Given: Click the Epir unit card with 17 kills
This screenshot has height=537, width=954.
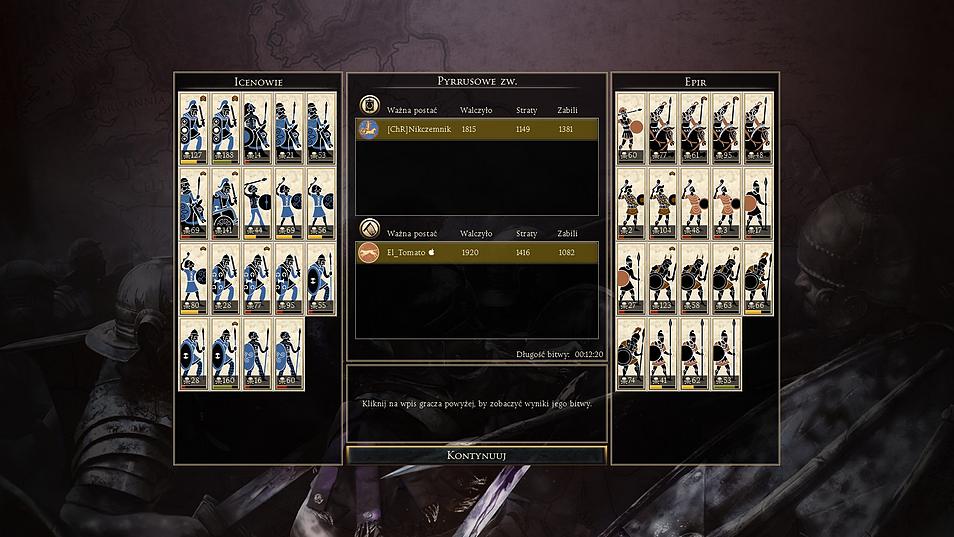Looking at the screenshot, I should (758, 203).
